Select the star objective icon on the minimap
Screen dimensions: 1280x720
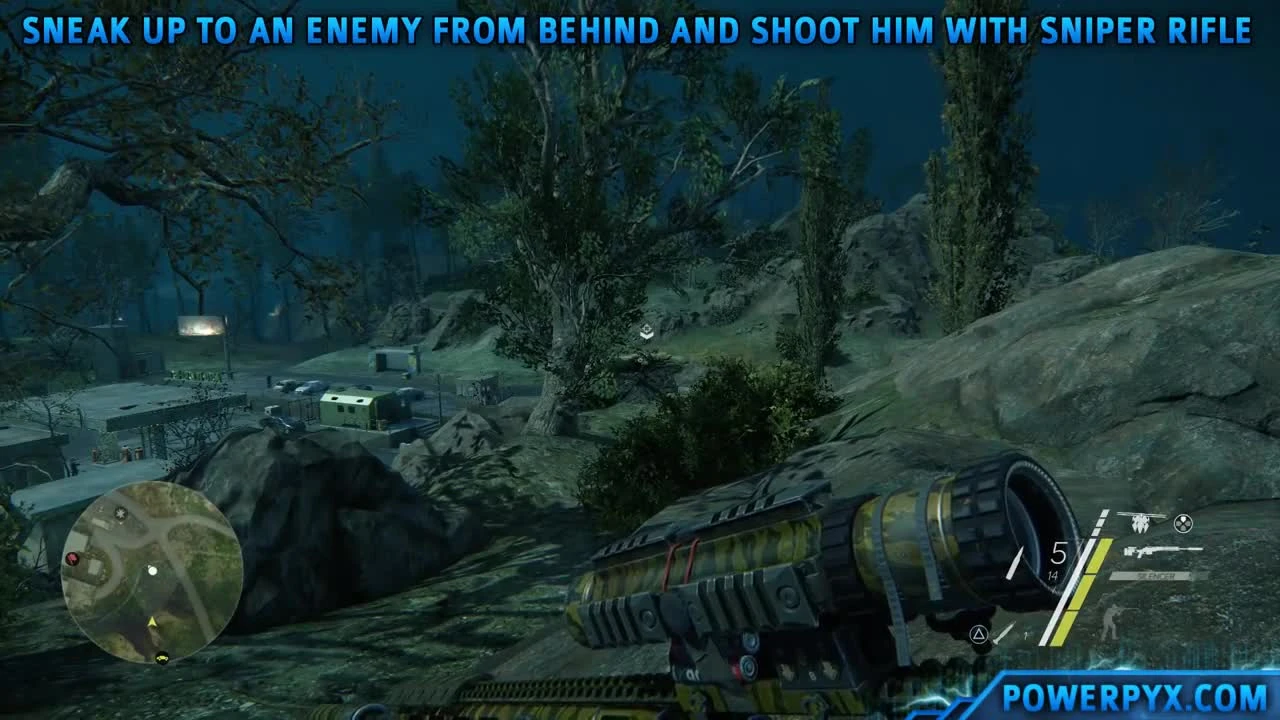point(120,513)
